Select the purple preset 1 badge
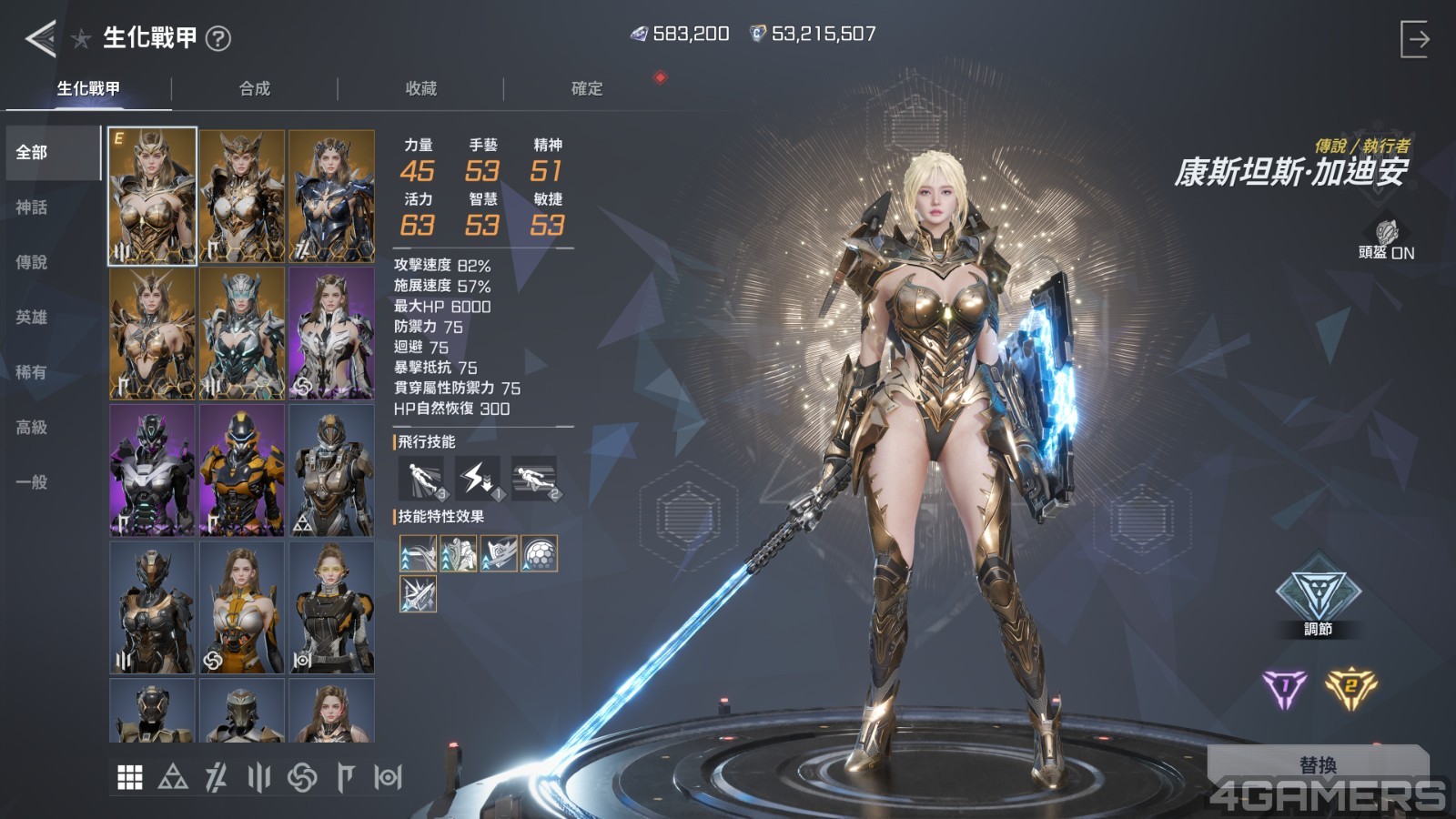The height and width of the screenshot is (819, 1456). tap(1284, 689)
